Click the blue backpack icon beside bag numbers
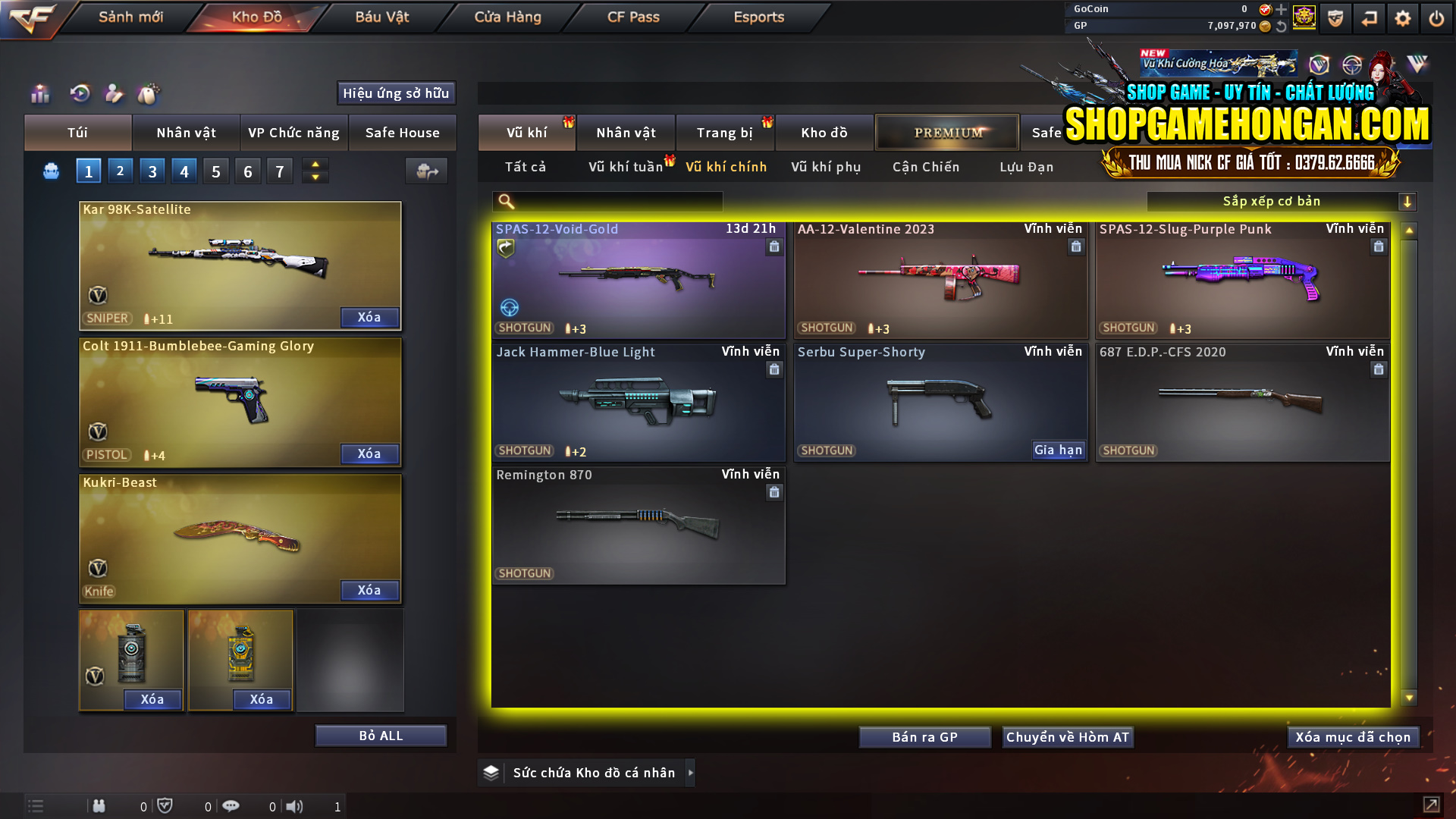This screenshot has width=1456, height=819. click(50, 171)
